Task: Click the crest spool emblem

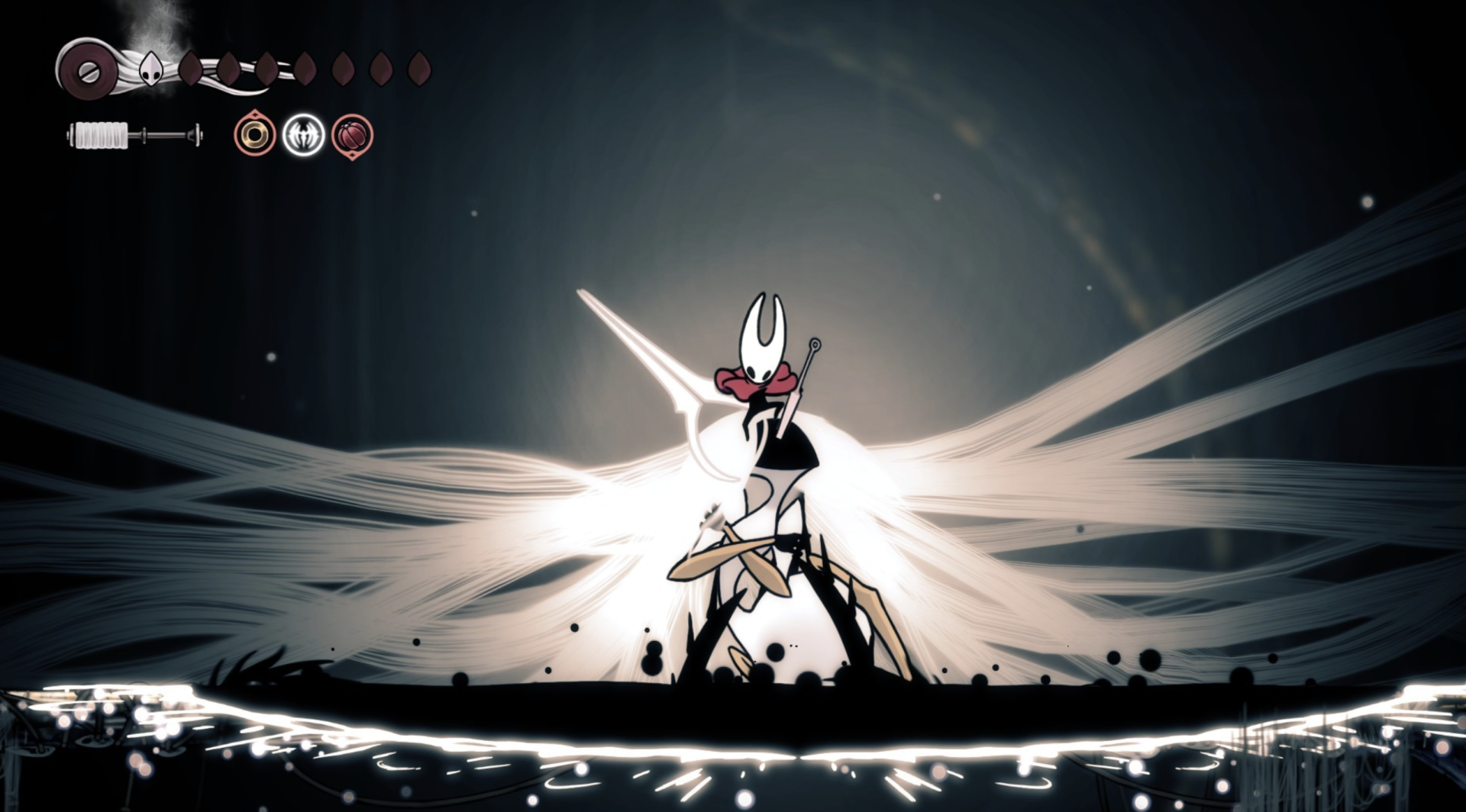Action: (86, 70)
